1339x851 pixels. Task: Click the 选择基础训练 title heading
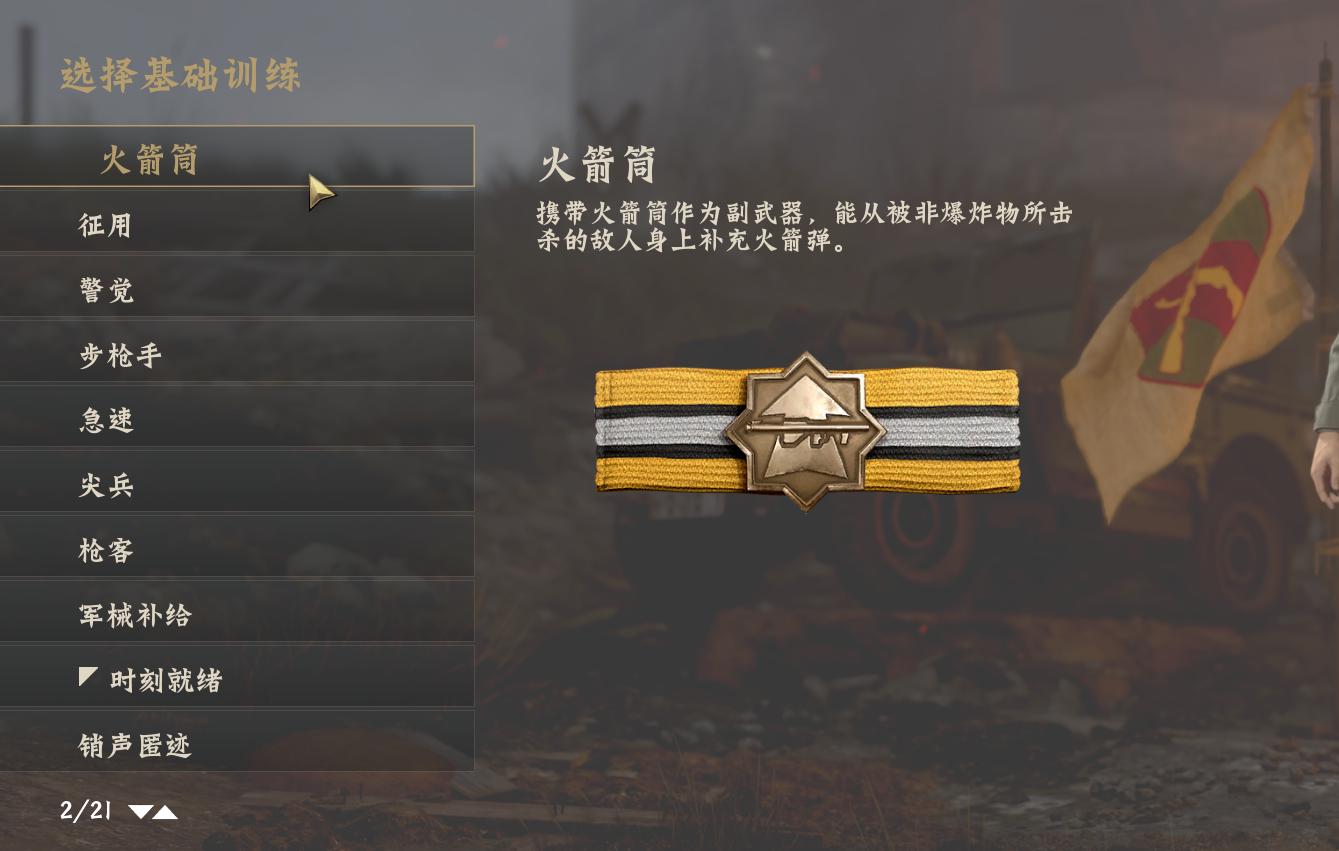click(180, 76)
